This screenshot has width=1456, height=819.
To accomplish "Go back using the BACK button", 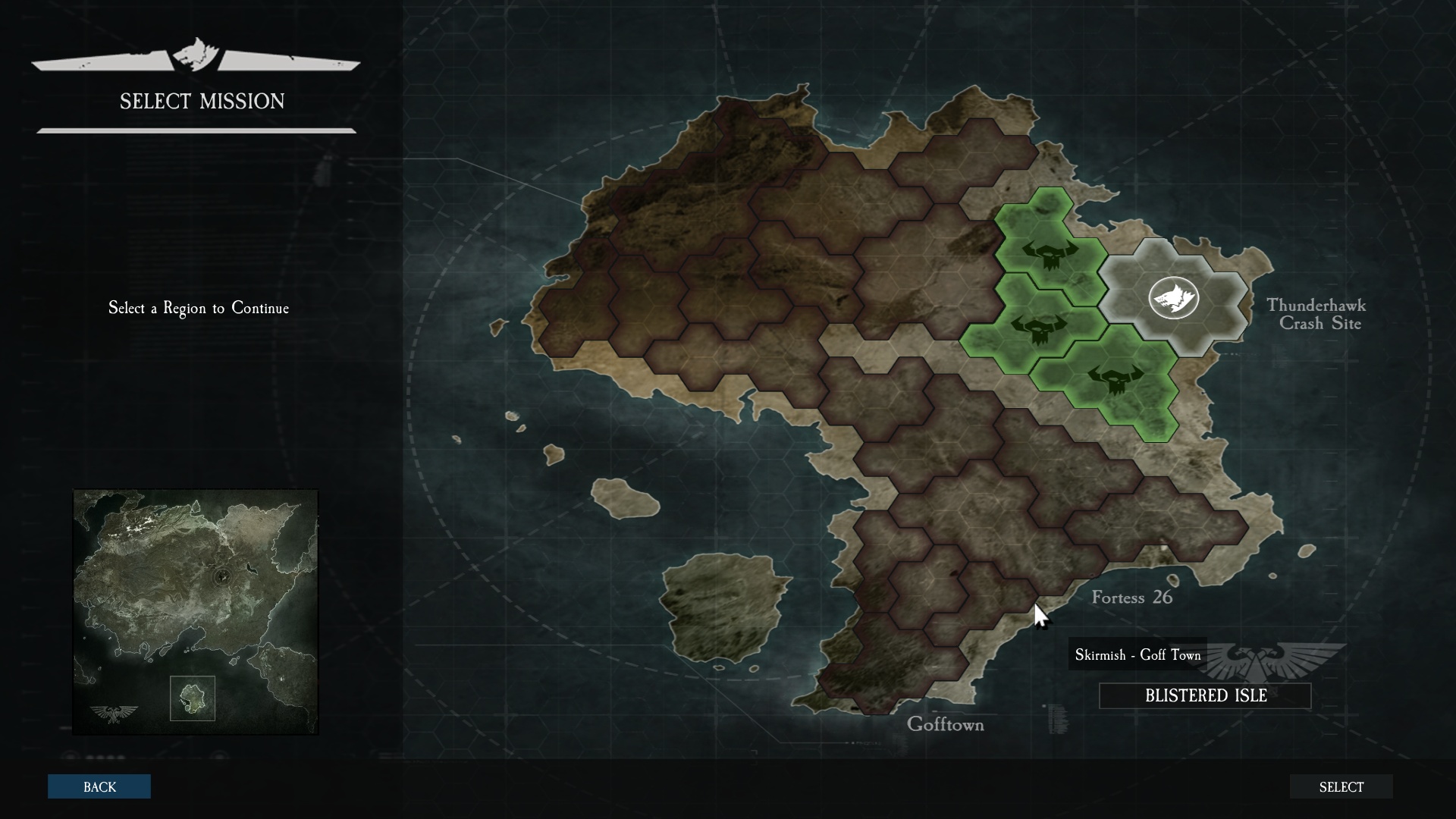I will [x=99, y=786].
